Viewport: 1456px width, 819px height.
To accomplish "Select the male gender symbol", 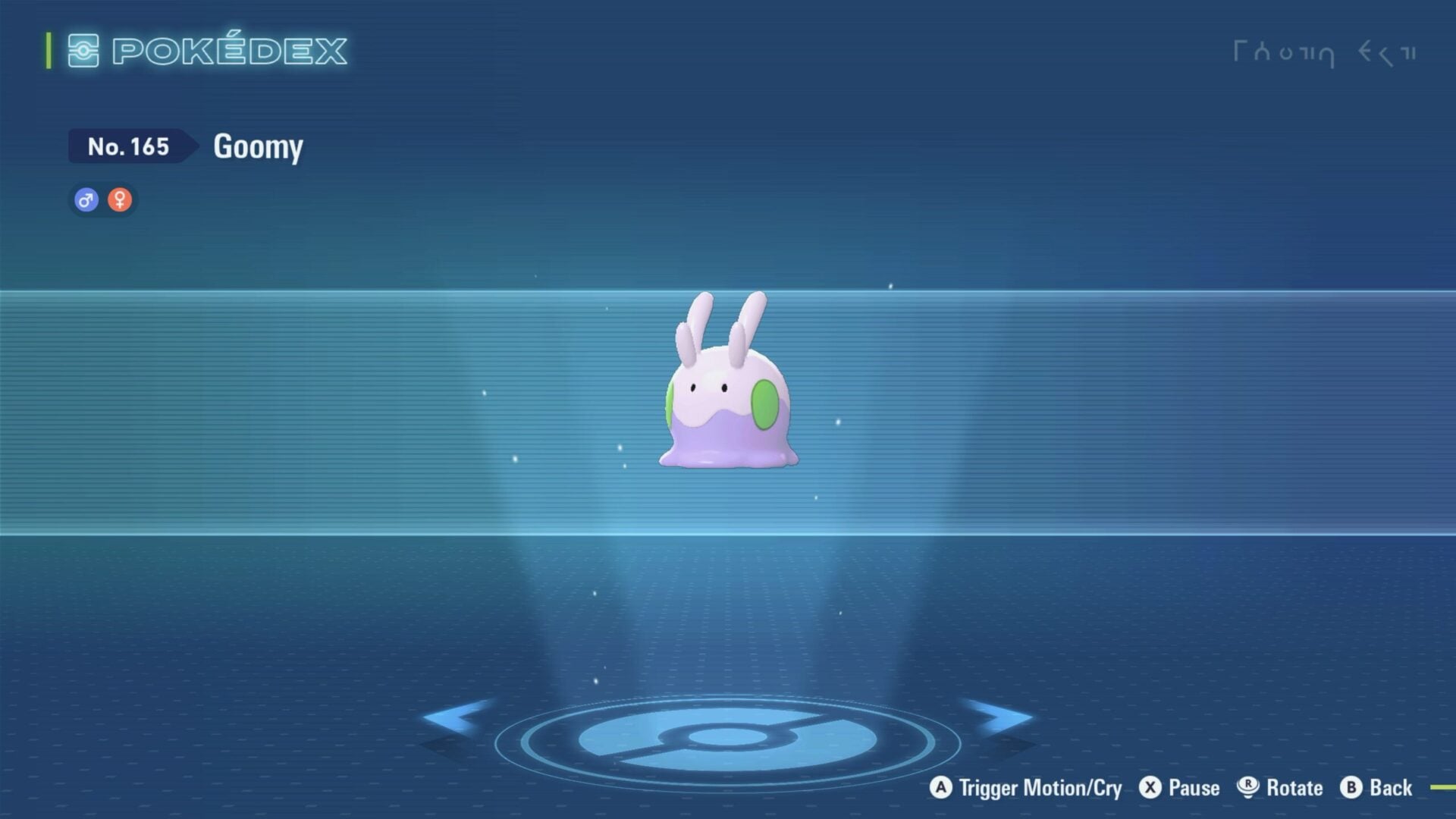I will click(86, 199).
